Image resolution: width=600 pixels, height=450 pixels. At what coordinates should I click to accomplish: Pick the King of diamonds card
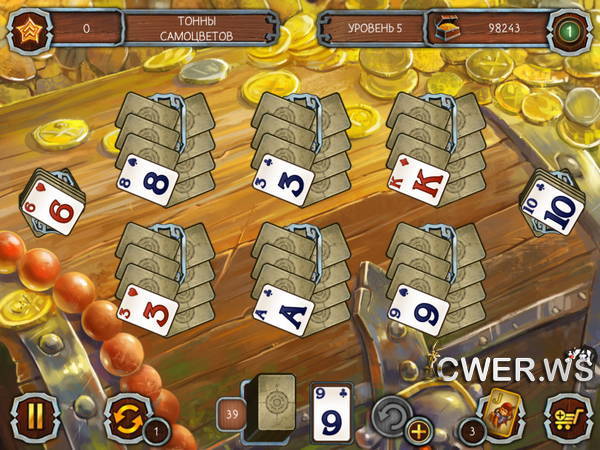click(417, 180)
